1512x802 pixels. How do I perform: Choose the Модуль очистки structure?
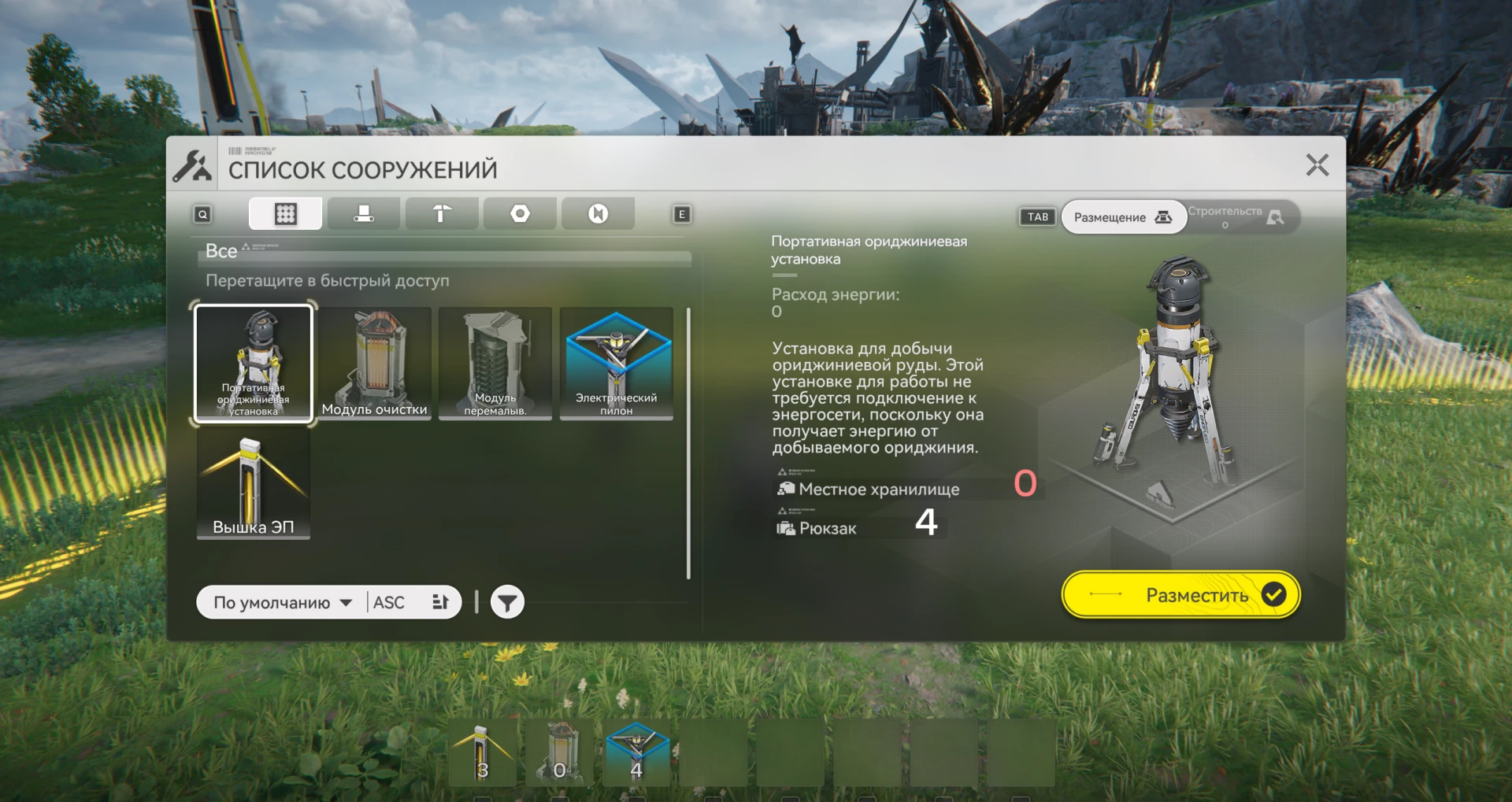click(x=375, y=364)
